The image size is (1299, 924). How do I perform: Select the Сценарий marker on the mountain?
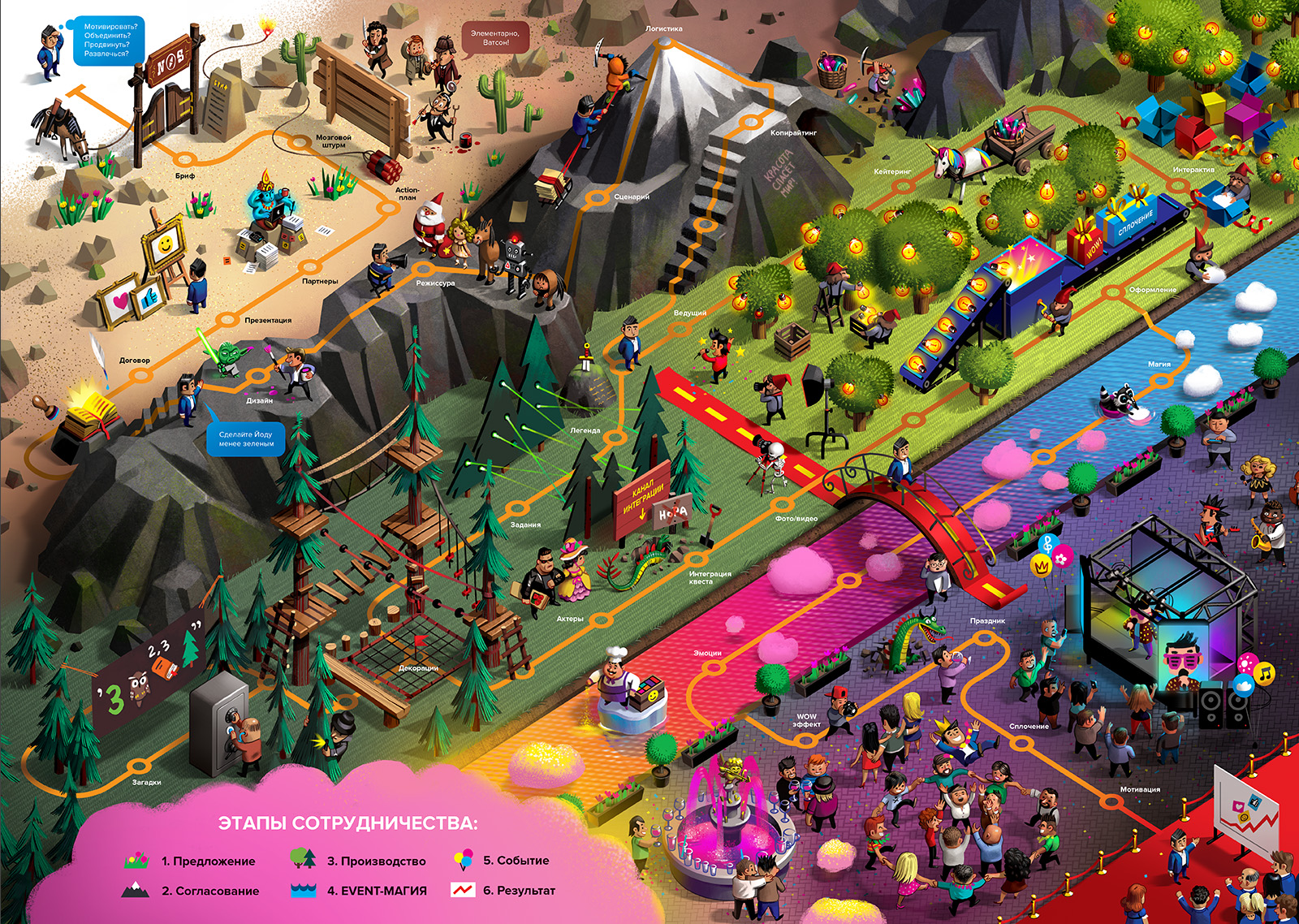598,196
